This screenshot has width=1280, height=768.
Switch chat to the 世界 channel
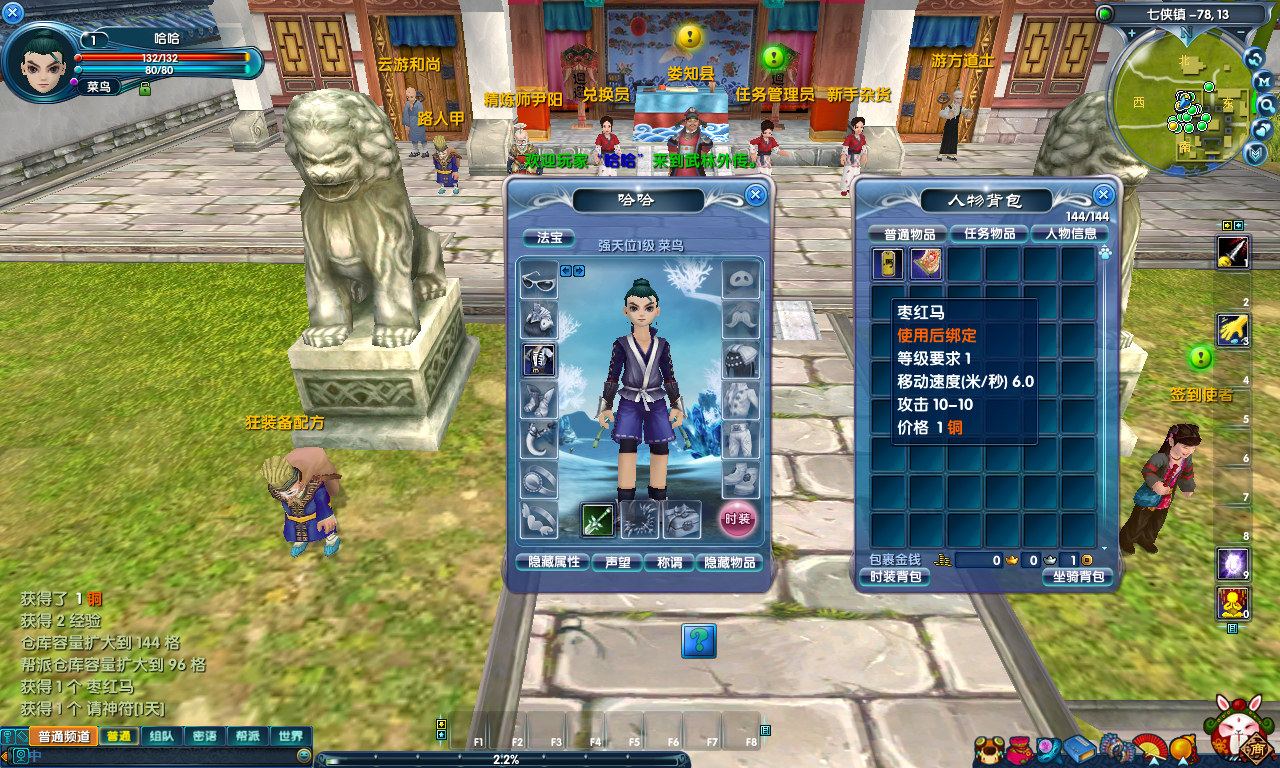291,736
